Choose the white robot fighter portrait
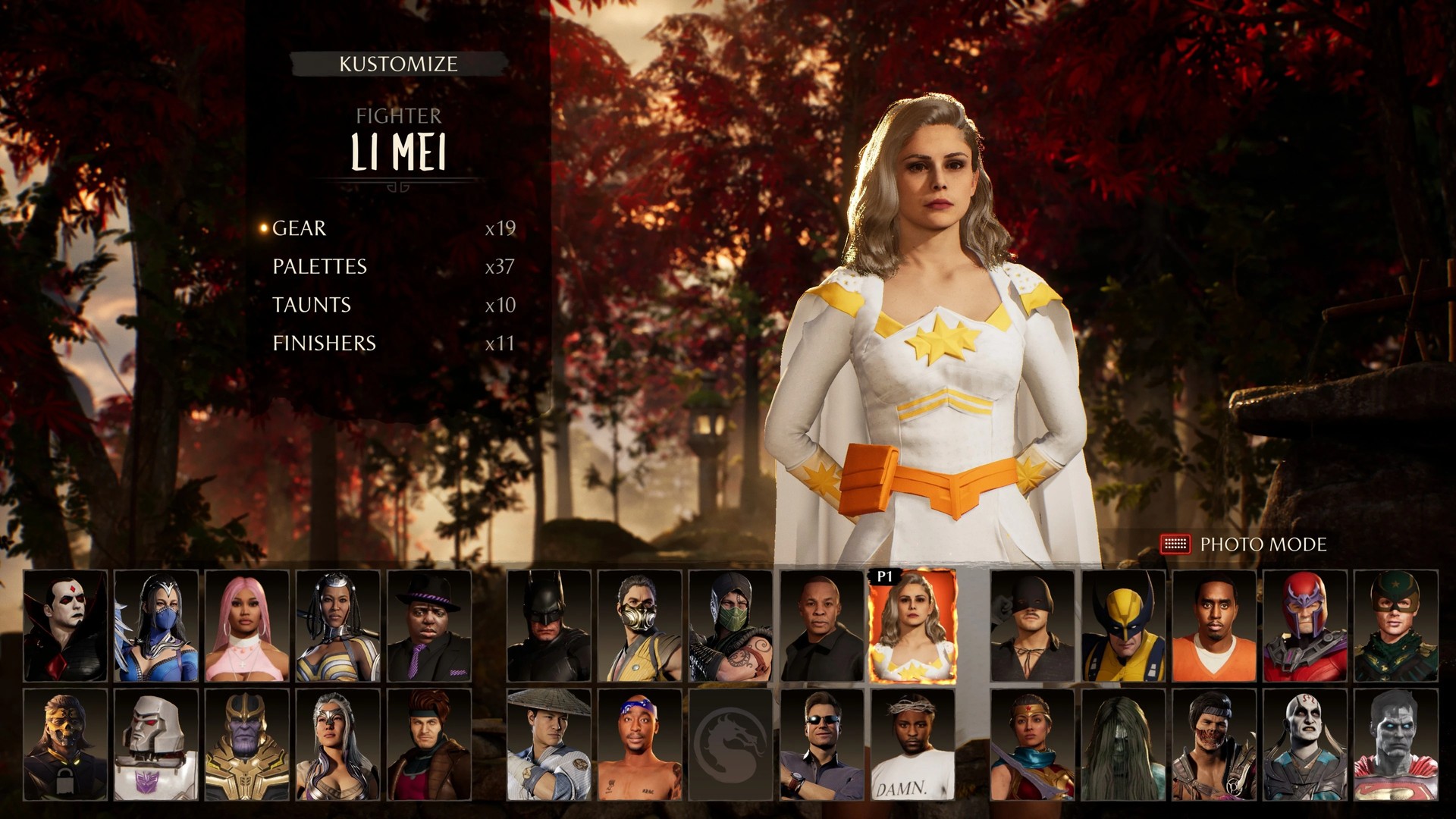Image resolution: width=1456 pixels, height=819 pixels. click(155, 745)
